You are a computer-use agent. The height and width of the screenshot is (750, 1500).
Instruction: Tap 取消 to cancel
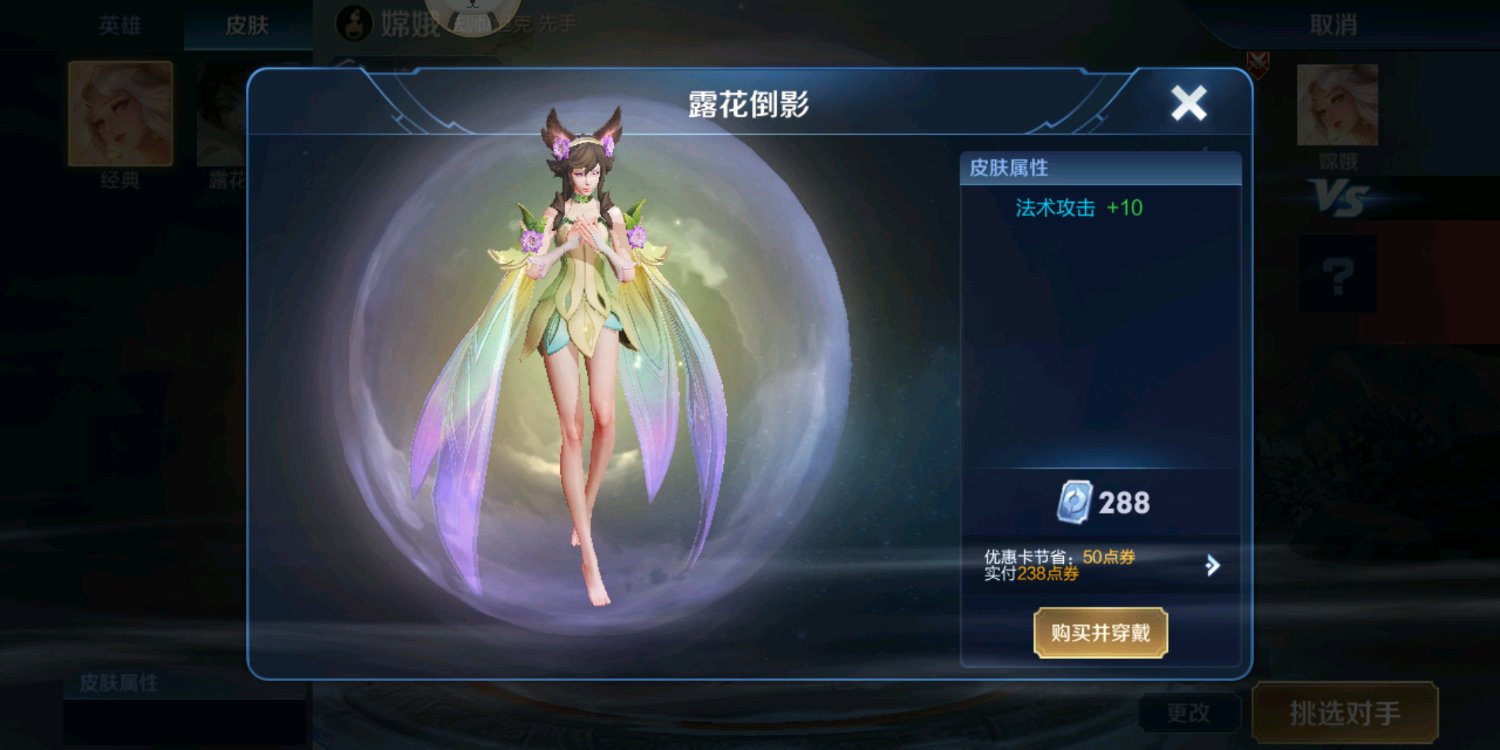coord(1333,25)
